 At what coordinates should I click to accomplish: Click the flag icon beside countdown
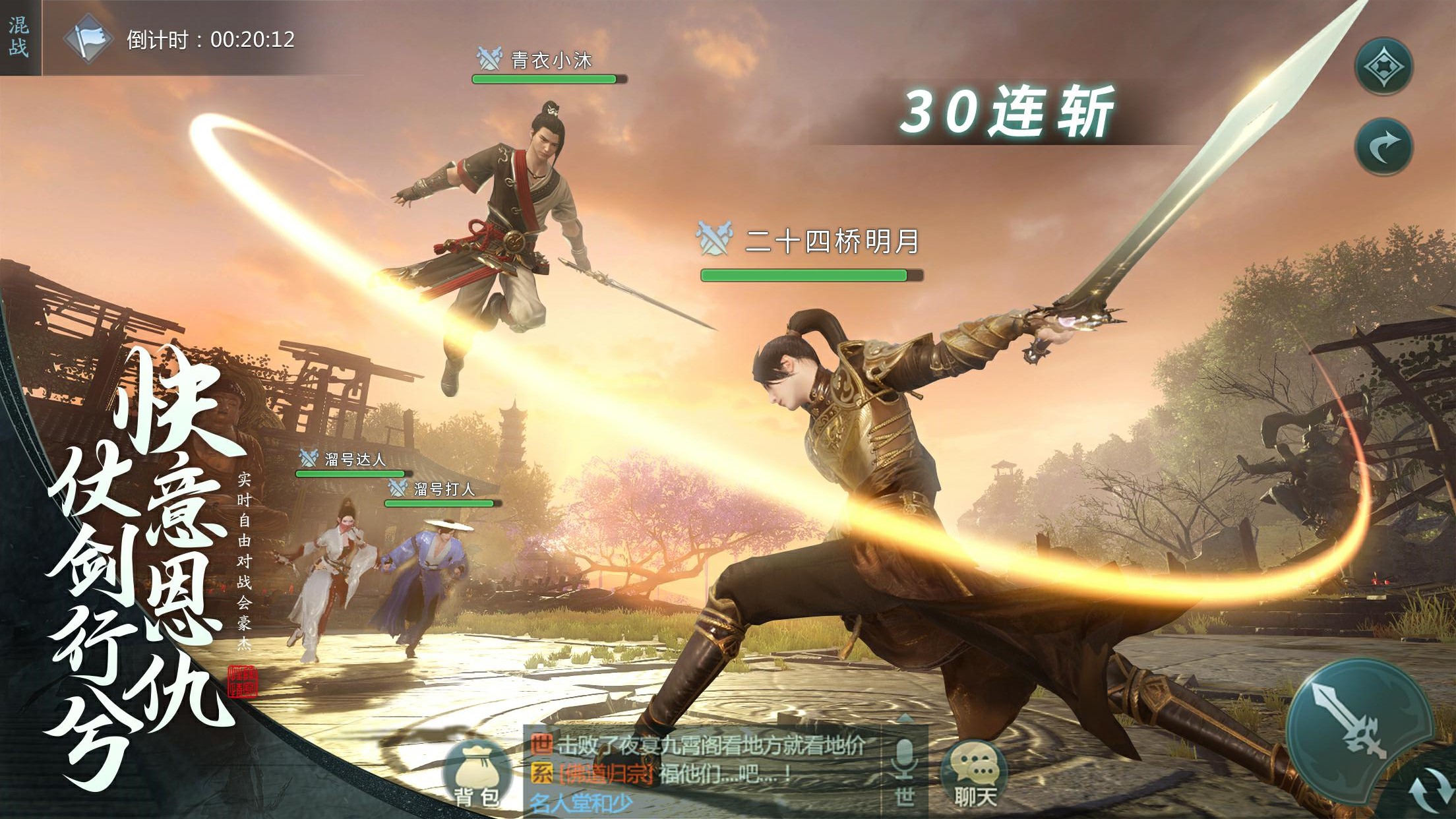(x=88, y=40)
